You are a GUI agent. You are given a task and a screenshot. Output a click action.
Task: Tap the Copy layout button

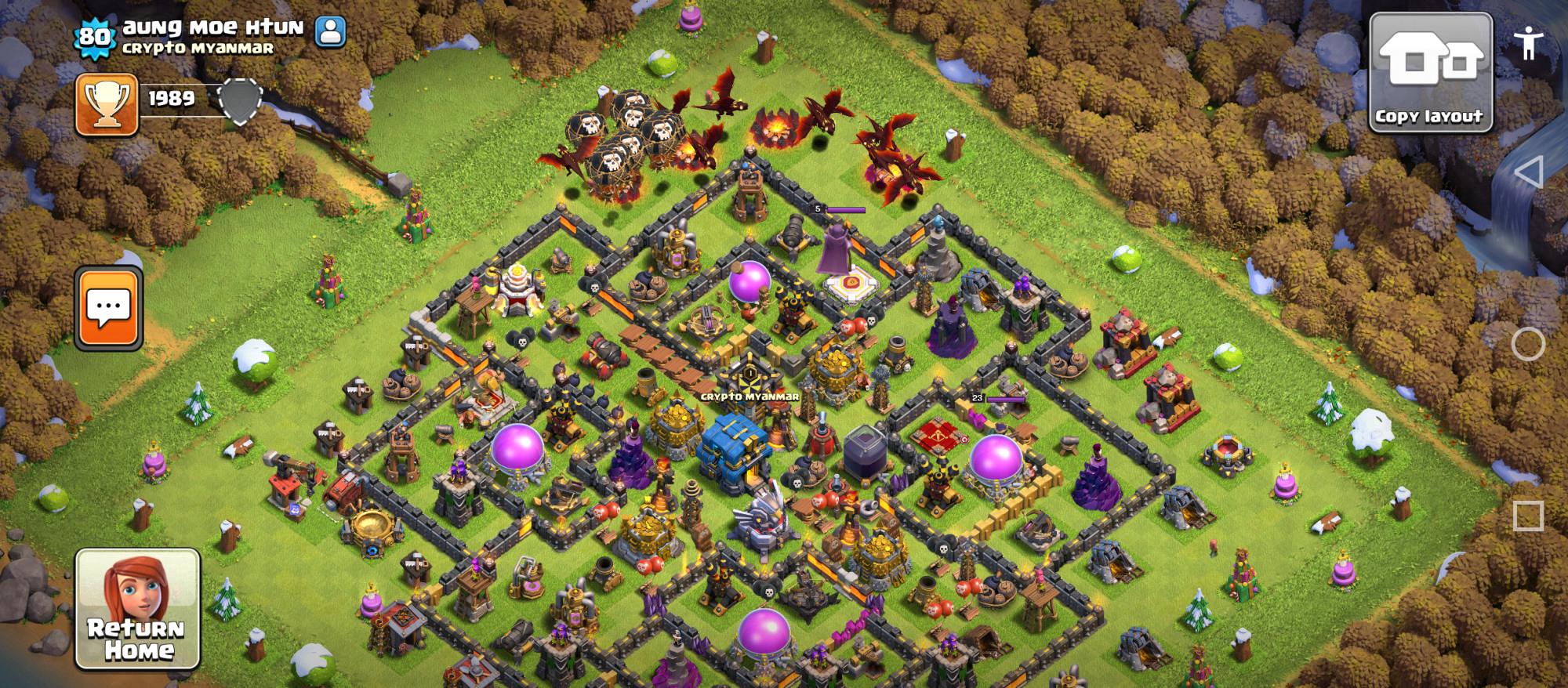point(1430,72)
